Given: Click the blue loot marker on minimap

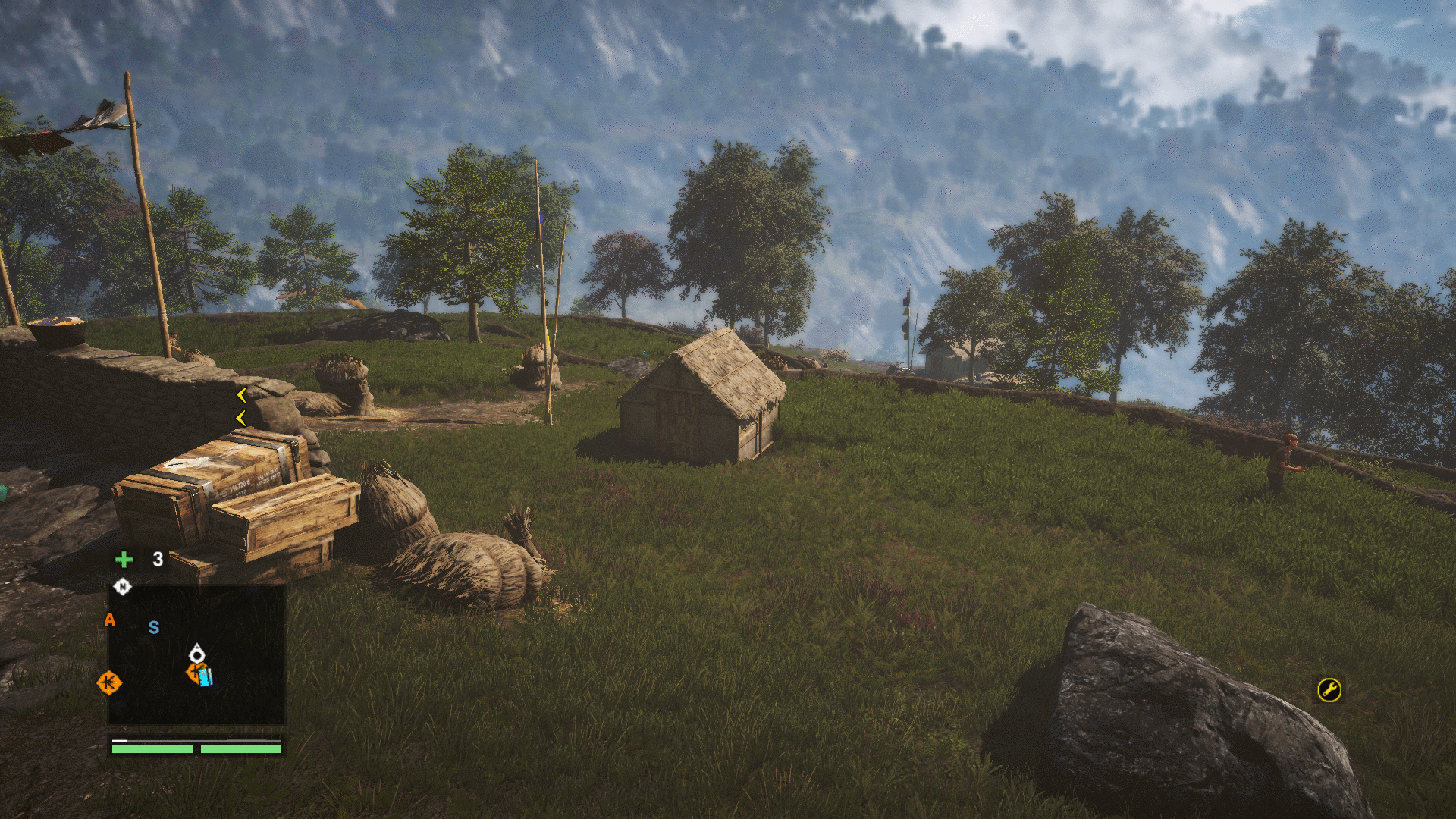Looking at the screenshot, I should [x=206, y=676].
